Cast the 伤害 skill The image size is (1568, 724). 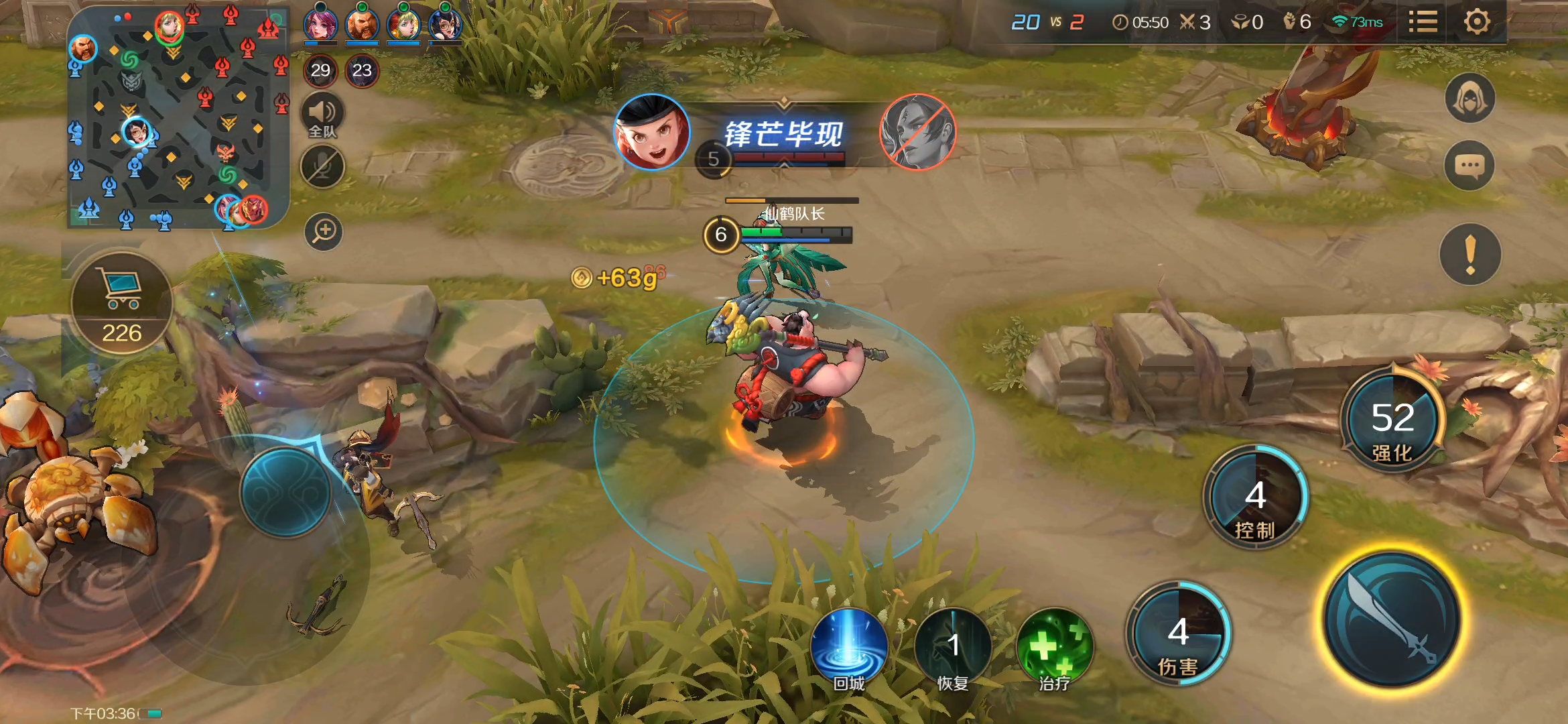[1178, 635]
